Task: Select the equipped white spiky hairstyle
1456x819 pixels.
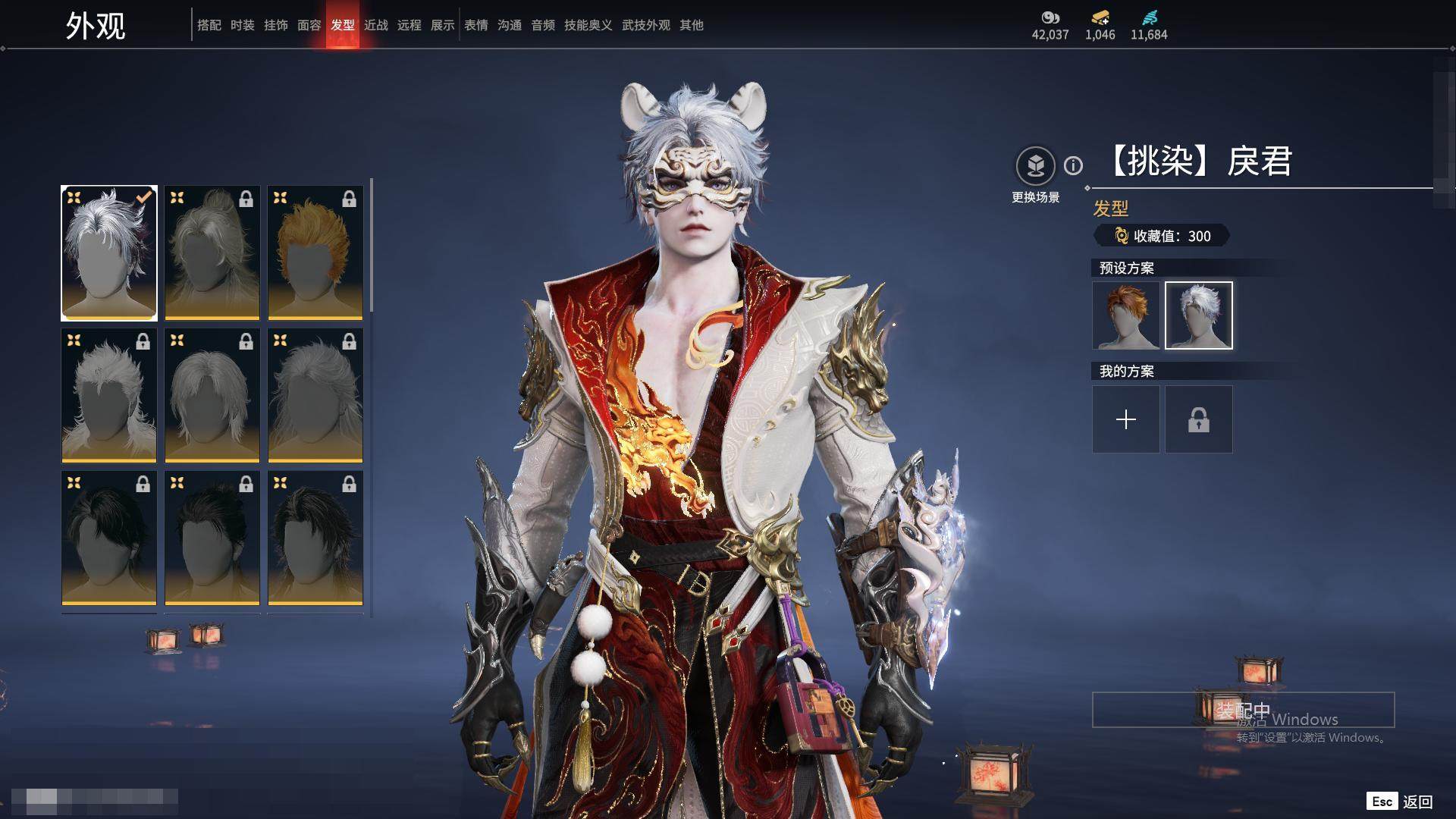Action: 109,253
